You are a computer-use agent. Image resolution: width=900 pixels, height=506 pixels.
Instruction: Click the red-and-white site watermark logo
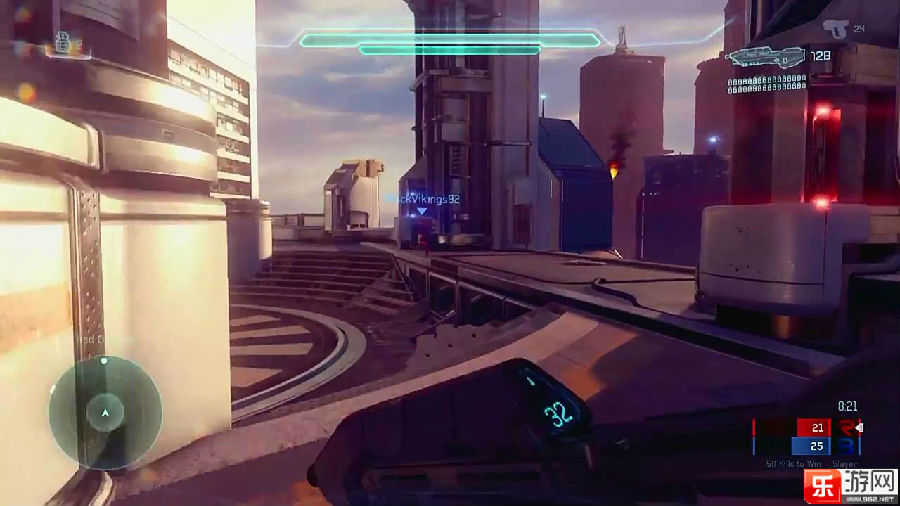(x=817, y=485)
